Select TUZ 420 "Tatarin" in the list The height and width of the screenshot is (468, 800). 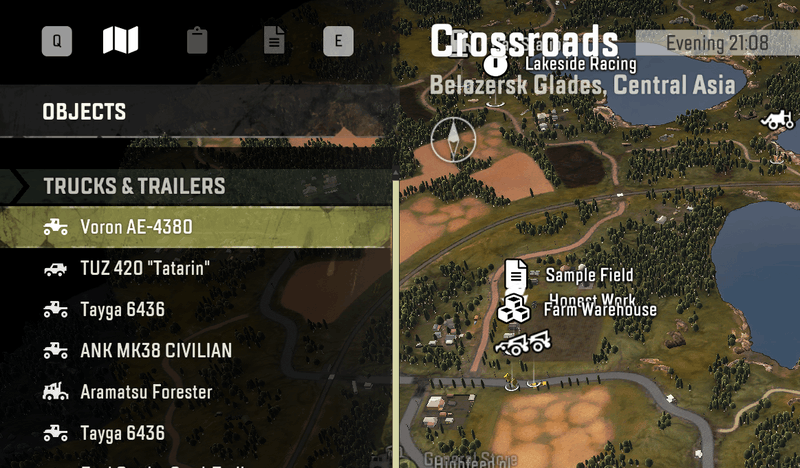click(x=145, y=268)
